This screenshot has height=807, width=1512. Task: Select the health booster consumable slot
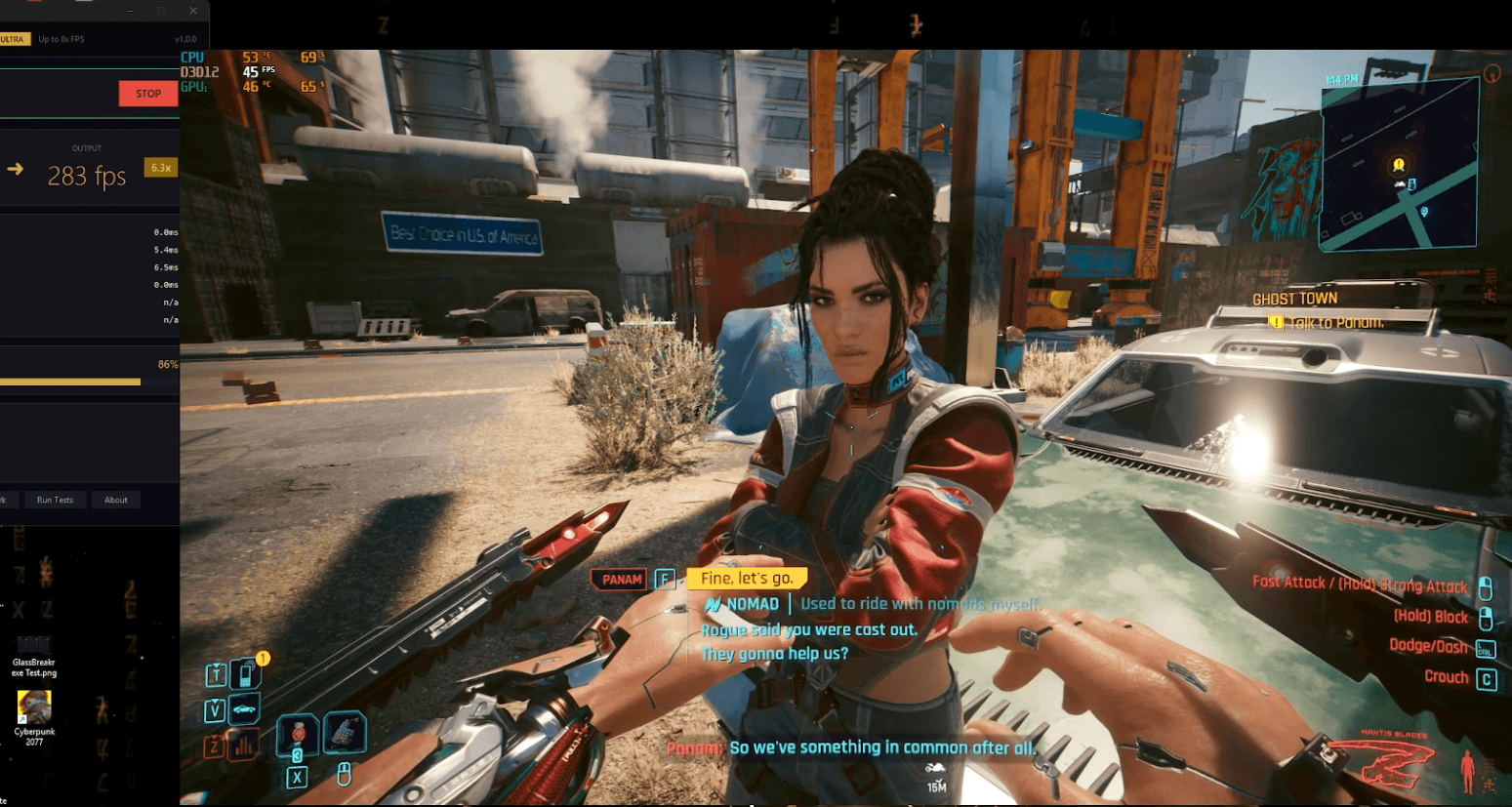click(297, 735)
